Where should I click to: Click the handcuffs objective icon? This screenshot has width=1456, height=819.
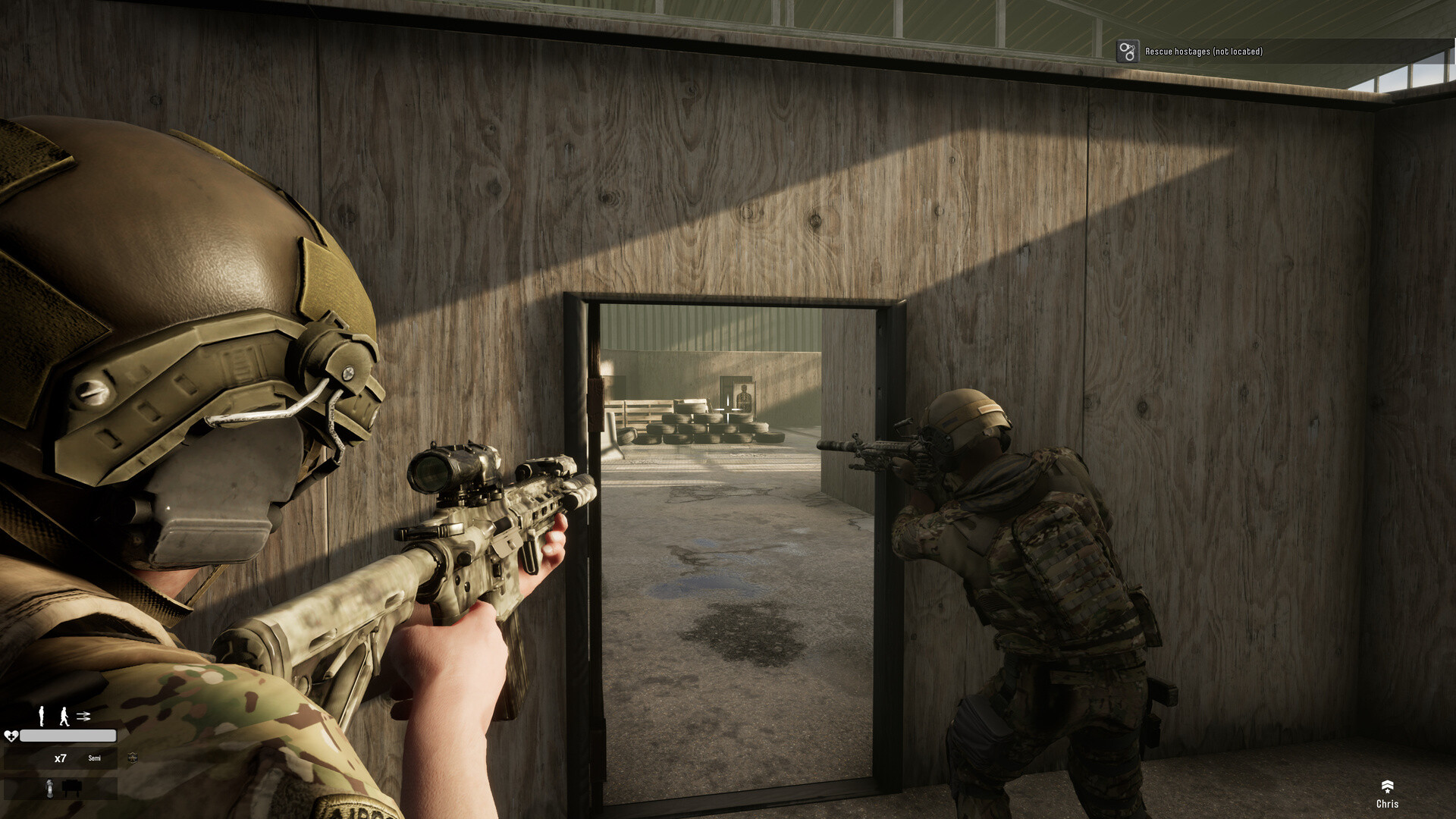point(1128,52)
